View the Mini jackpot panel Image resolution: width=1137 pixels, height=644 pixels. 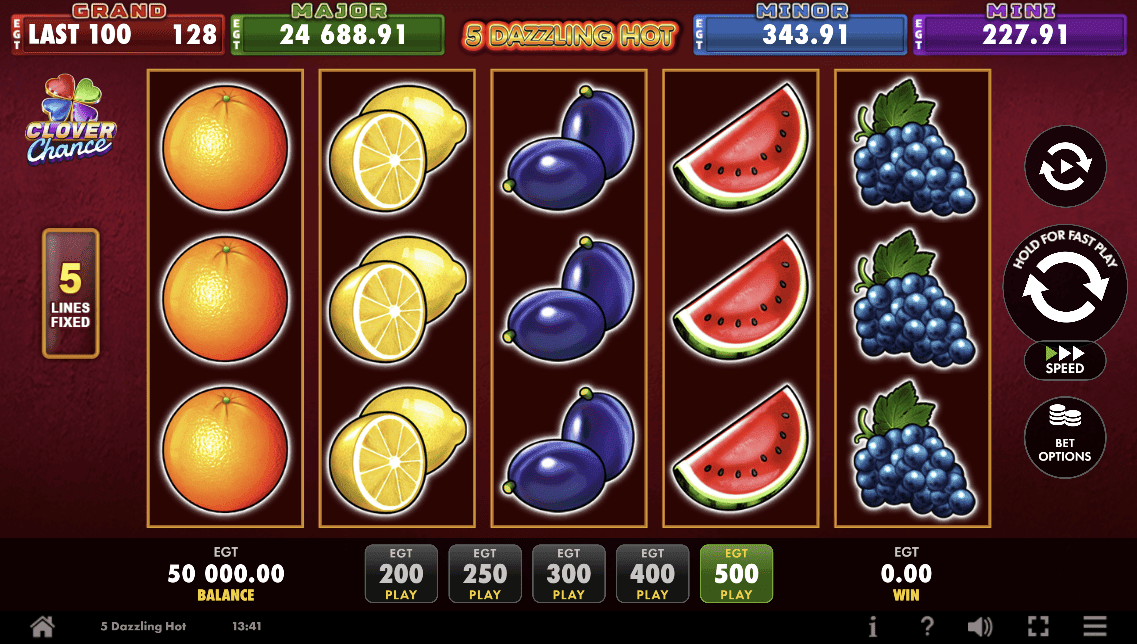click(1020, 32)
